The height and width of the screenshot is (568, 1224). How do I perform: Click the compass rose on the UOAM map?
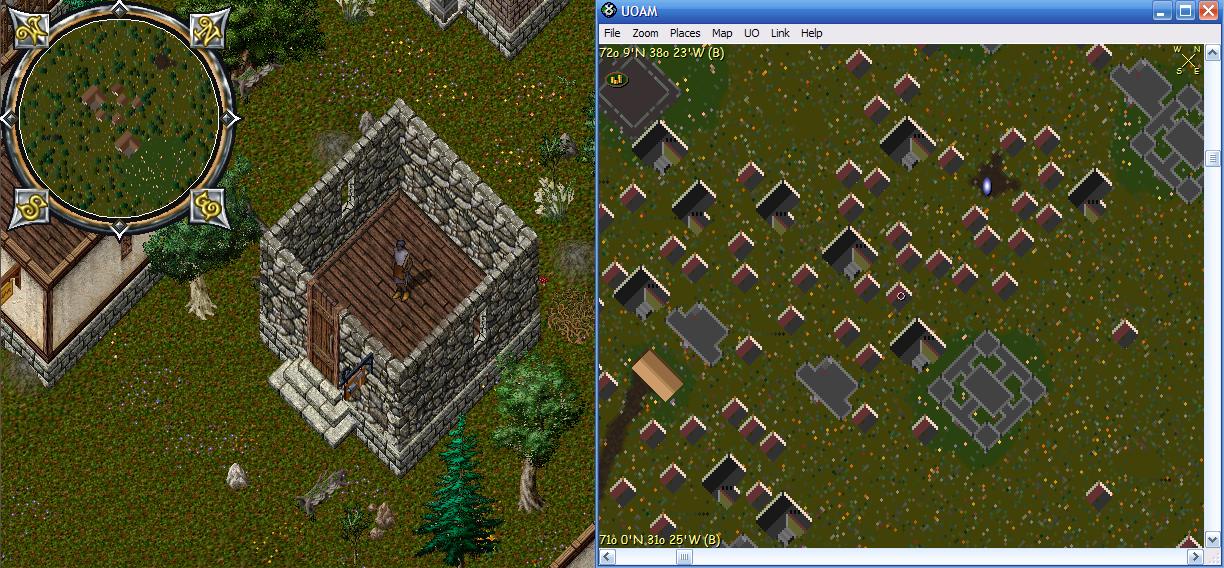[x=1187, y=60]
